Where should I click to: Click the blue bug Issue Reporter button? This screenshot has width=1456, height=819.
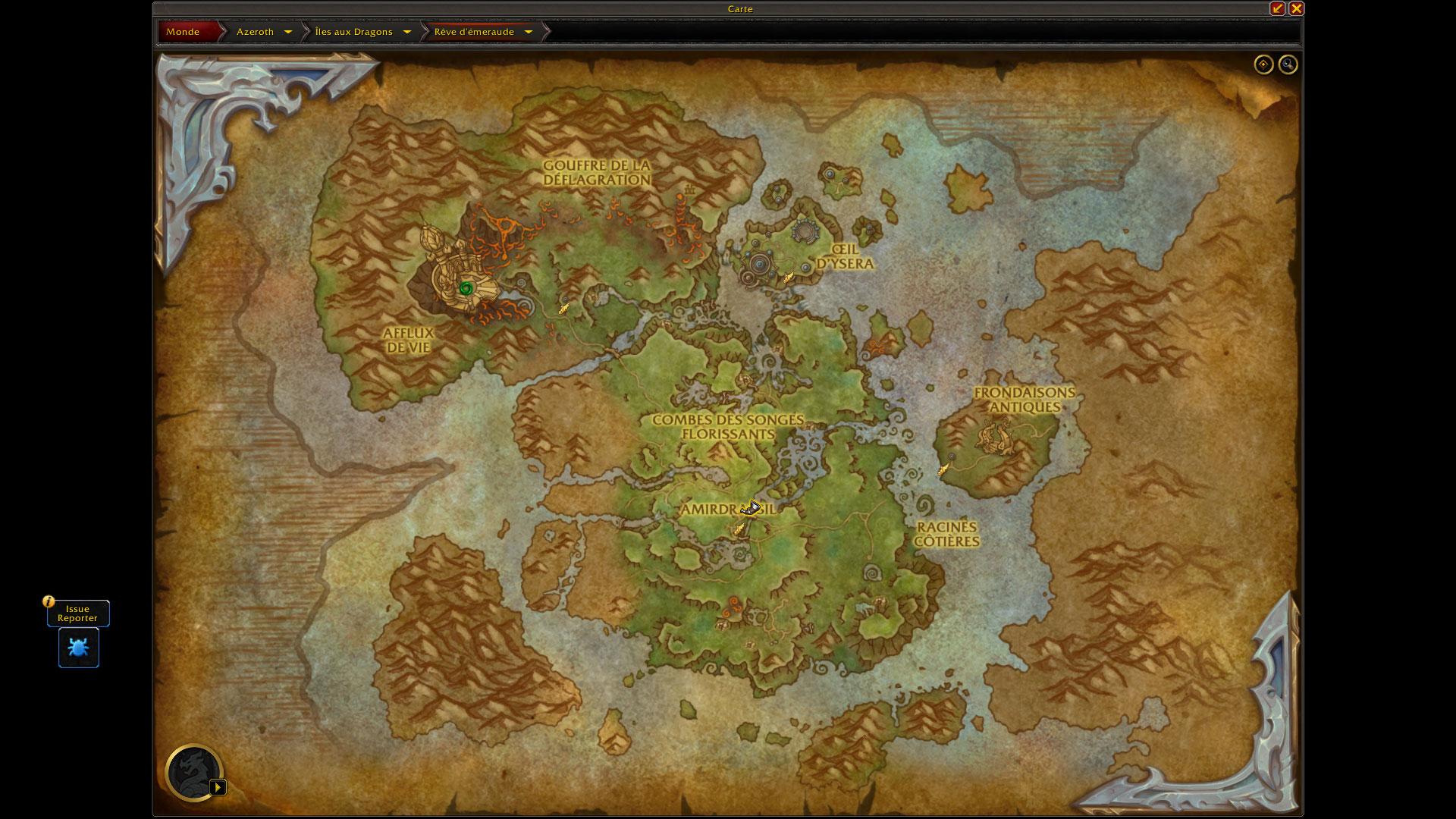79,648
